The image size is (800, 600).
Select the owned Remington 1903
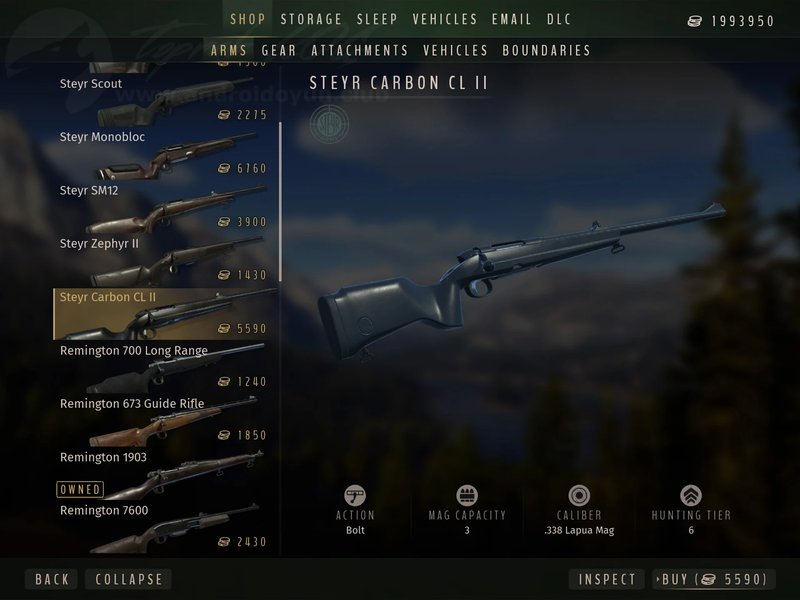point(160,470)
